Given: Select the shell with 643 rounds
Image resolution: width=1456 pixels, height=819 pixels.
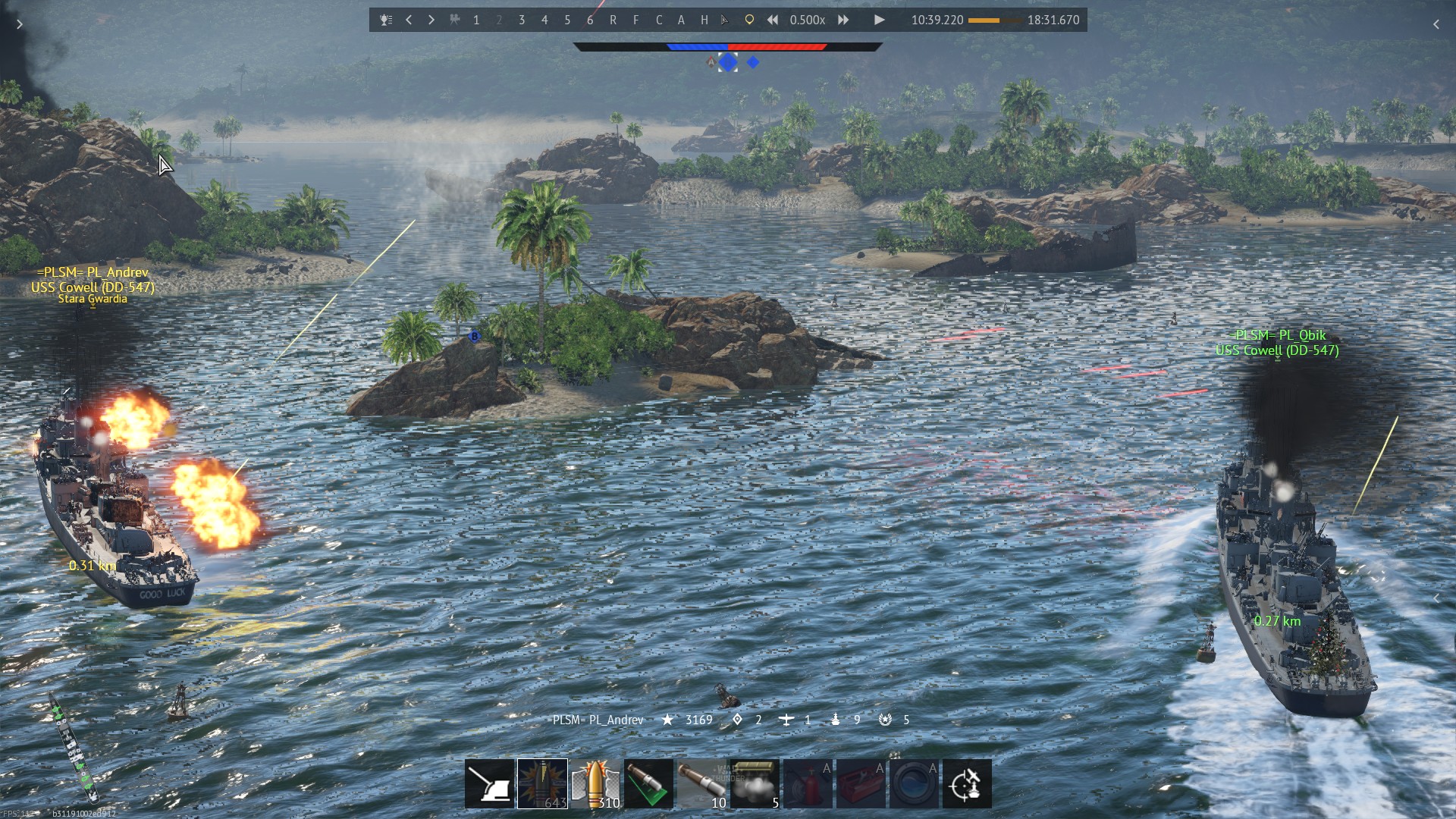Looking at the screenshot, I should [542, 783].
